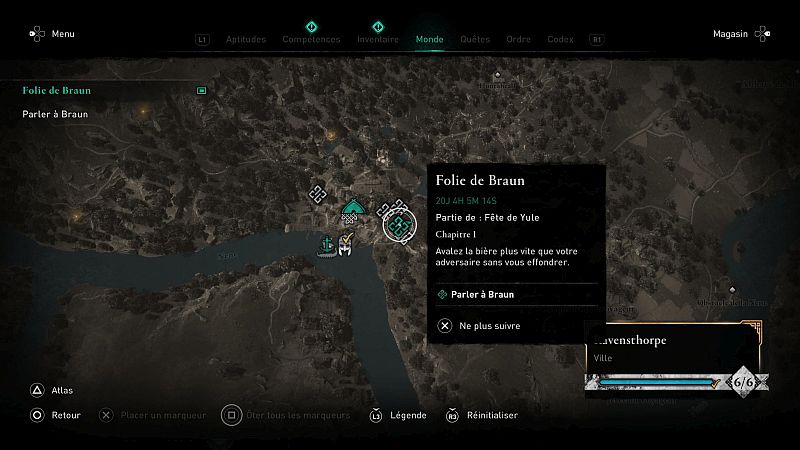Image resolution: width=800 pixels, height=450 pixels.
Task: Select the Monde tab
Action: [x=430, y=40]
